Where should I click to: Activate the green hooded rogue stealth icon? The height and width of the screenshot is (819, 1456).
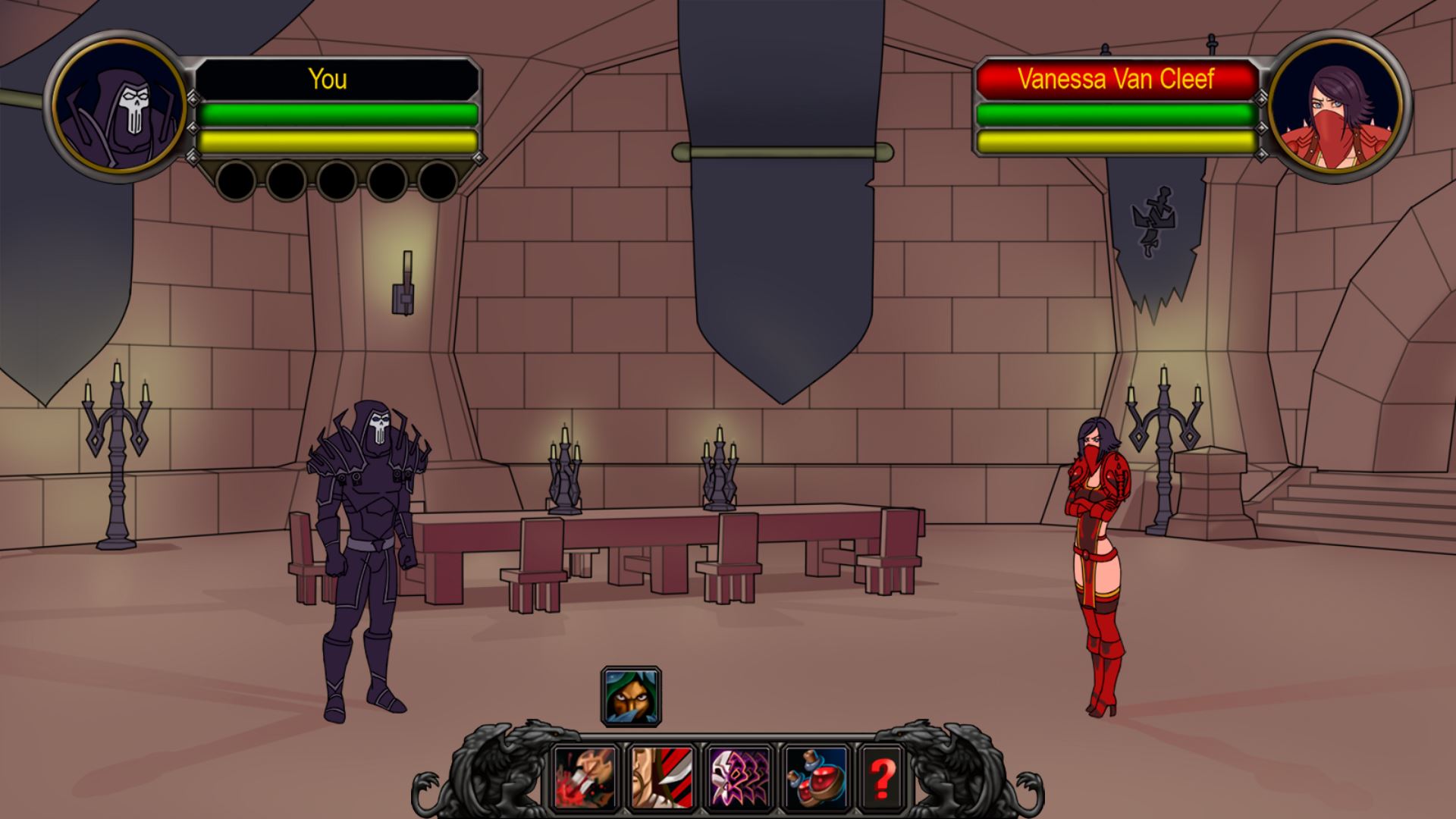click(x=631, y=696)
